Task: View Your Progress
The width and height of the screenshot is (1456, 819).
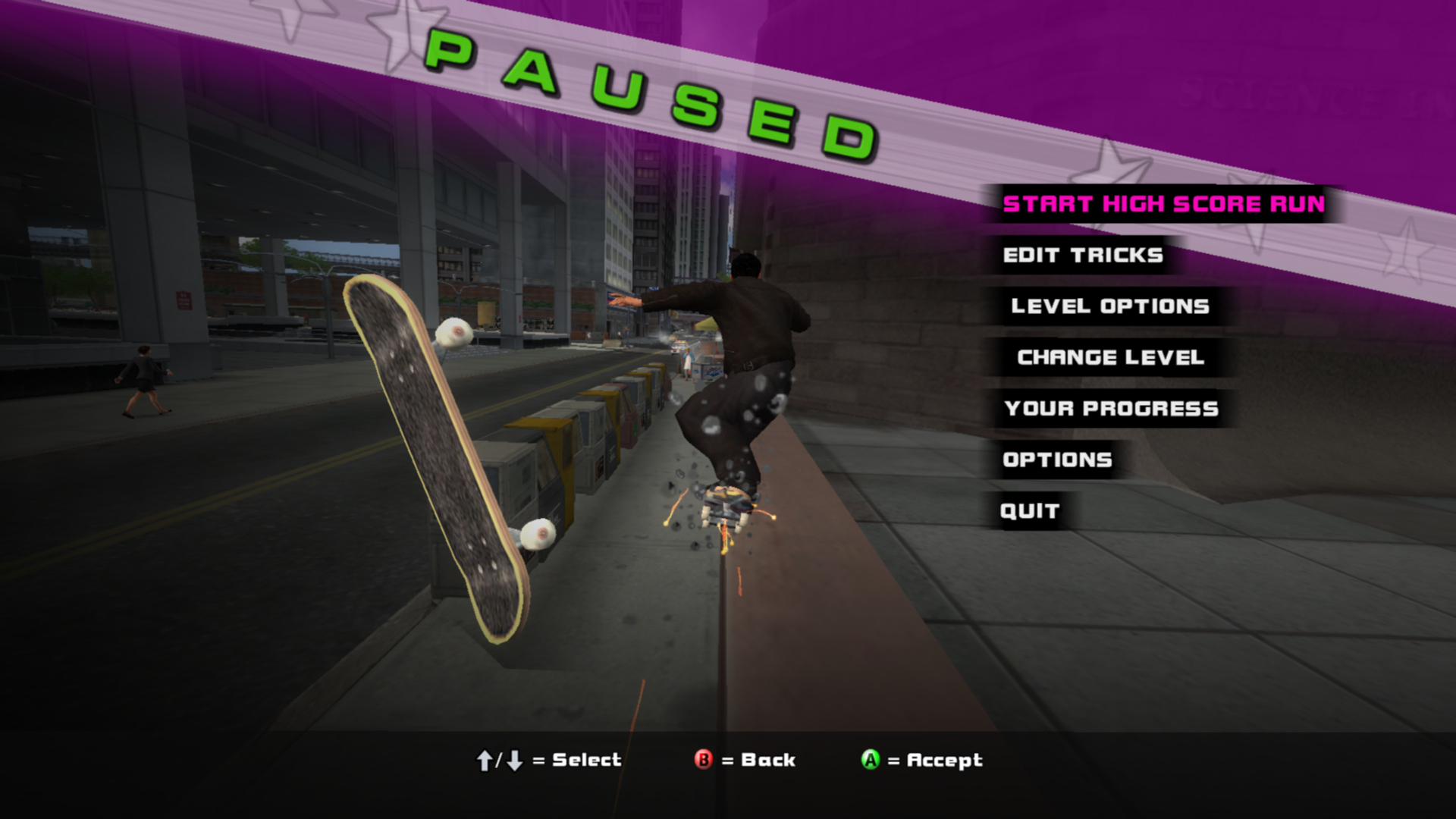Action: pos(1110,409)
